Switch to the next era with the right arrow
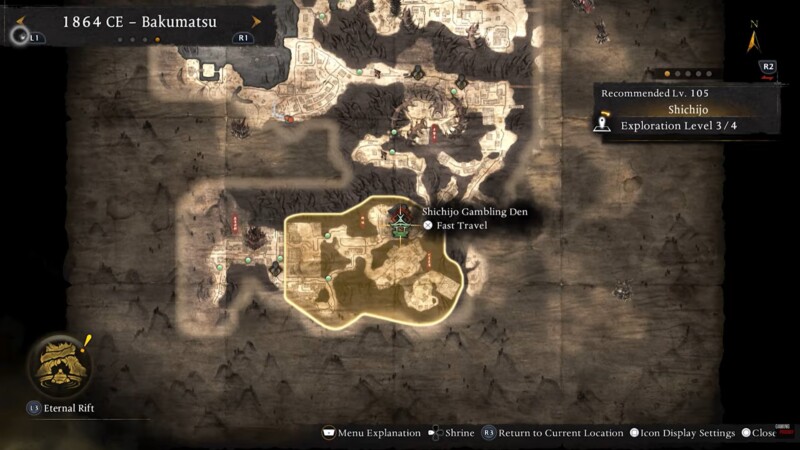This screenshot has width=800, height=450. pos(257,21)
